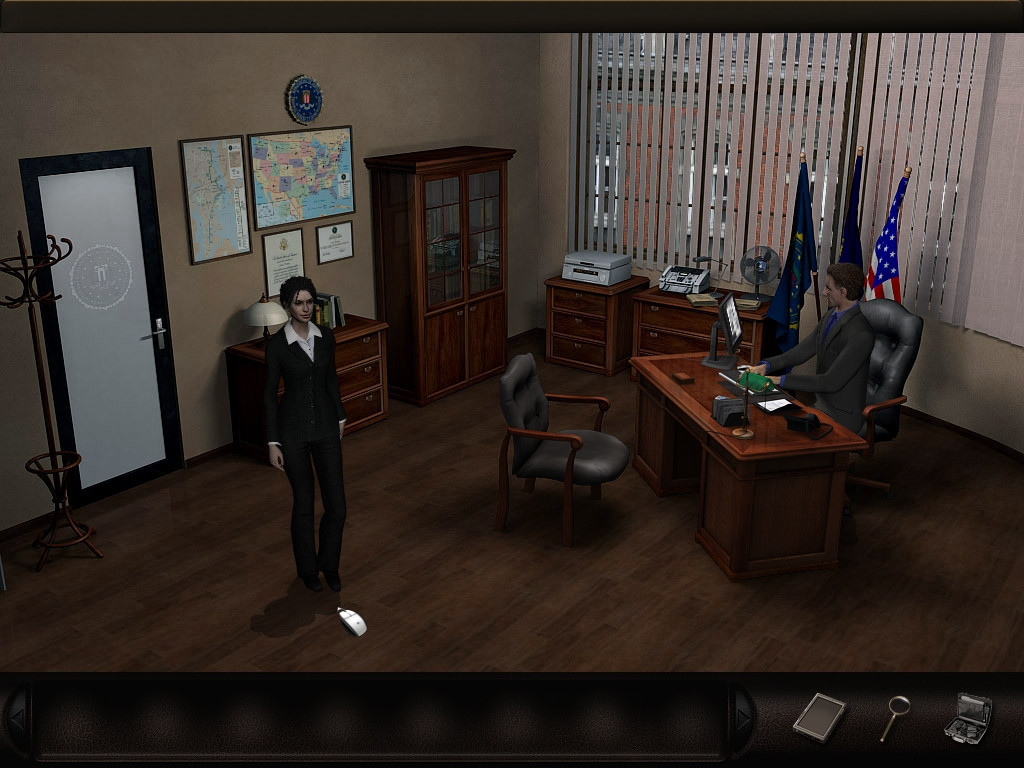This screenshot has height=768, width=1024.
Task: Click the inventory bar's right arrow
Action: coord(742,717)
